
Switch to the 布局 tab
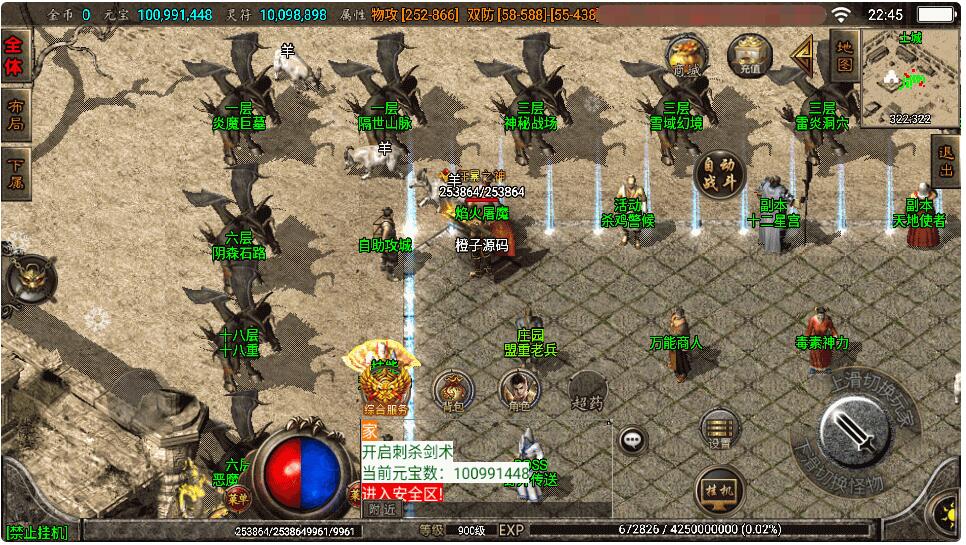pyautogui.click(x=17, y=115)
